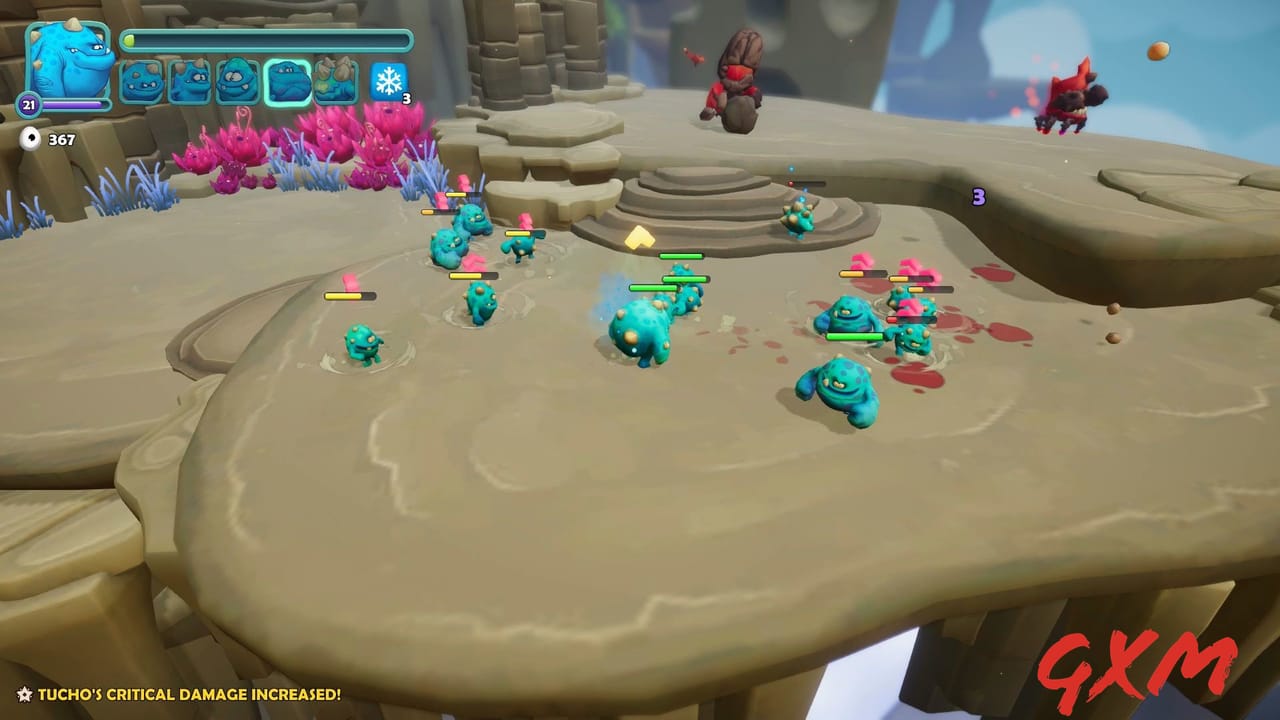
Task: Click the white egg currency icon
Action: click(32, 138)
